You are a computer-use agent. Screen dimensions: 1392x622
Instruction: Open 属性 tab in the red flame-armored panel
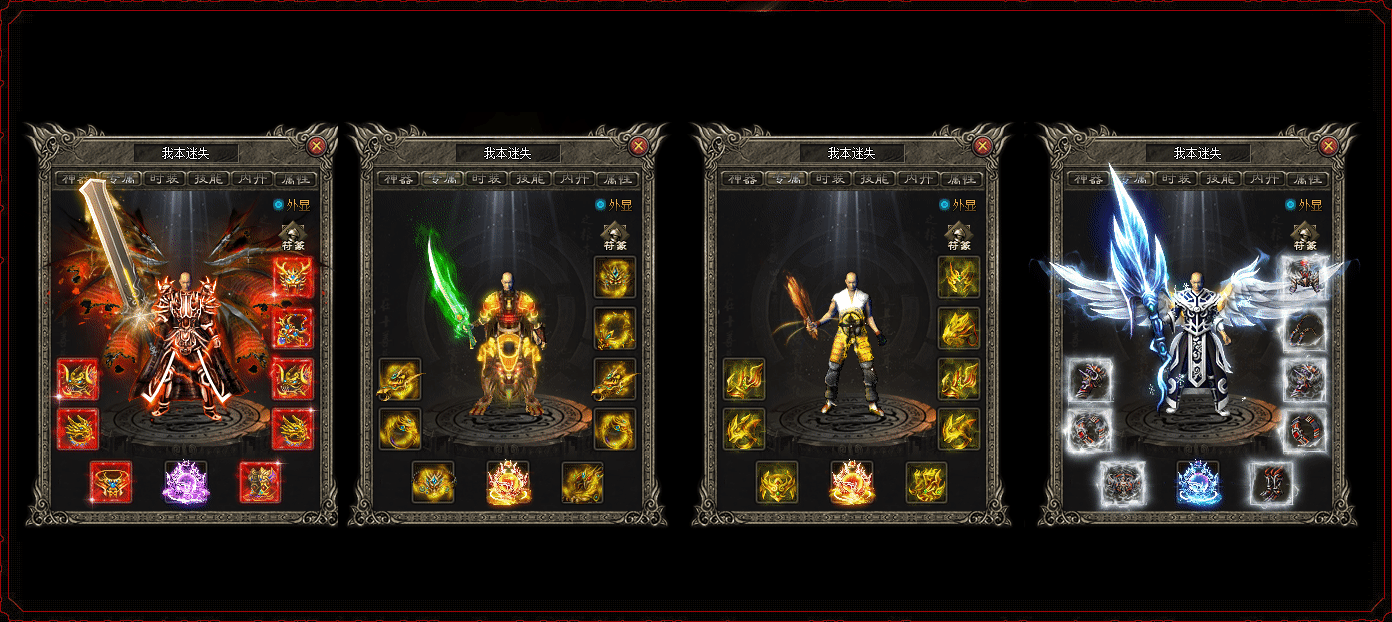coord(295,180)
